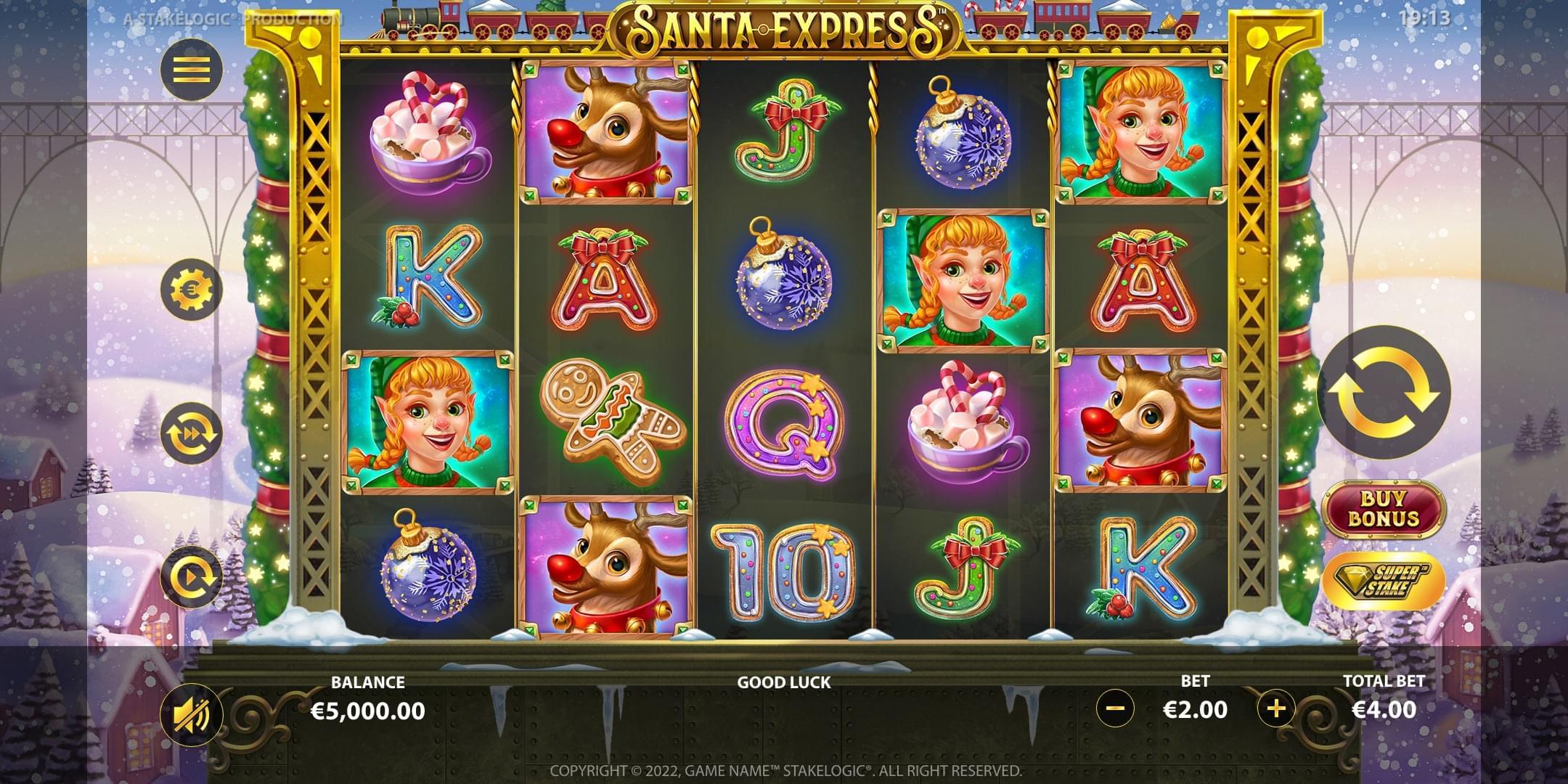Start autoplay with the circular play icon
This screenshot has height=784, width=1568.
(192, 576)
